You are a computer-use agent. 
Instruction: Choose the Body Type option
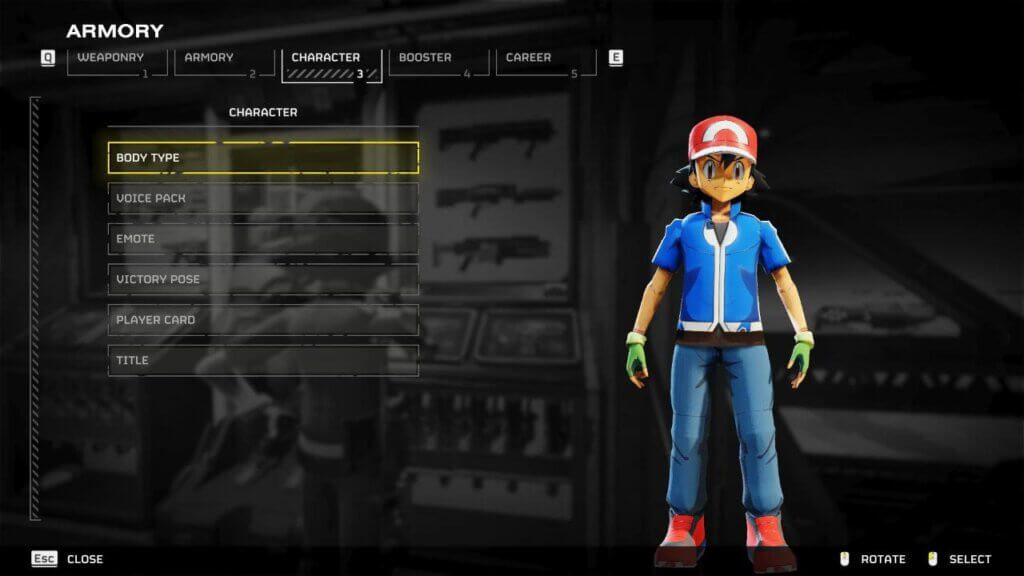point(263,158)
